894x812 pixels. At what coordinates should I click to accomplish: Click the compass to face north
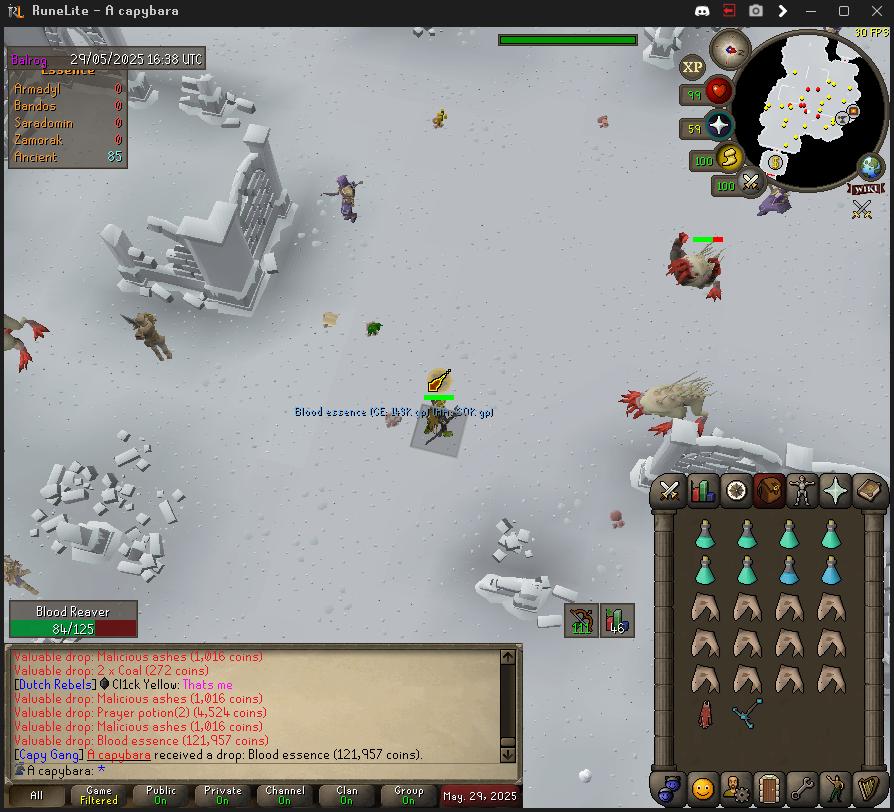(729, 47)
